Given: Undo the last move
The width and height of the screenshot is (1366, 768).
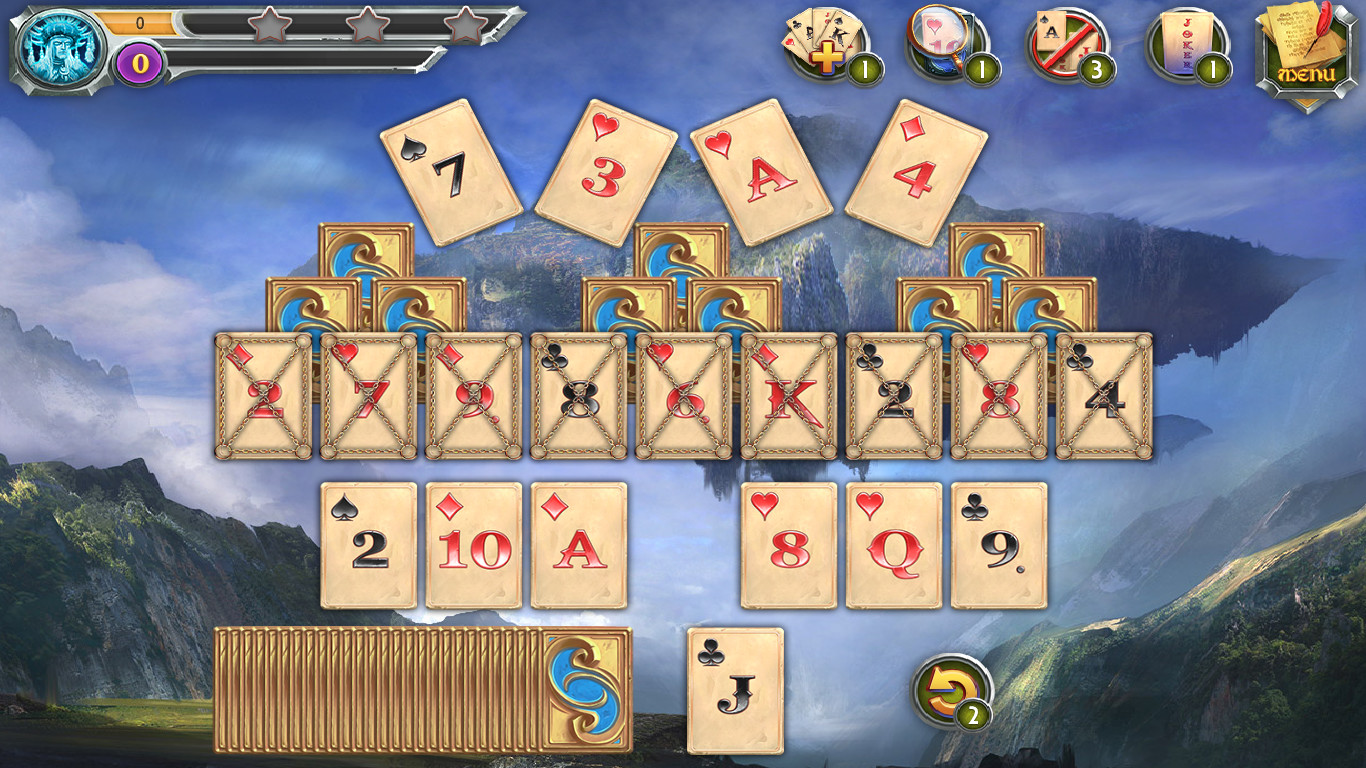Looking at the screenshot, I should [948, 688].
